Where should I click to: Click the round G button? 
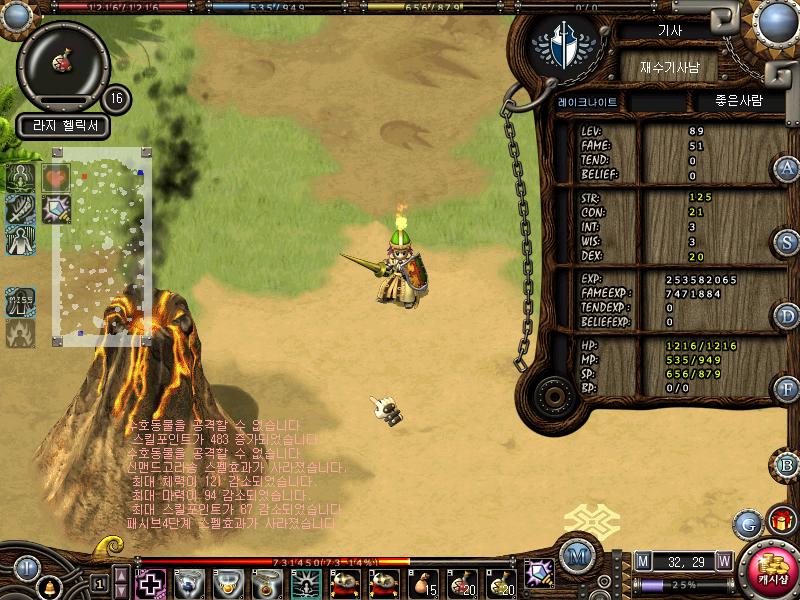click(x=747, y=523)
